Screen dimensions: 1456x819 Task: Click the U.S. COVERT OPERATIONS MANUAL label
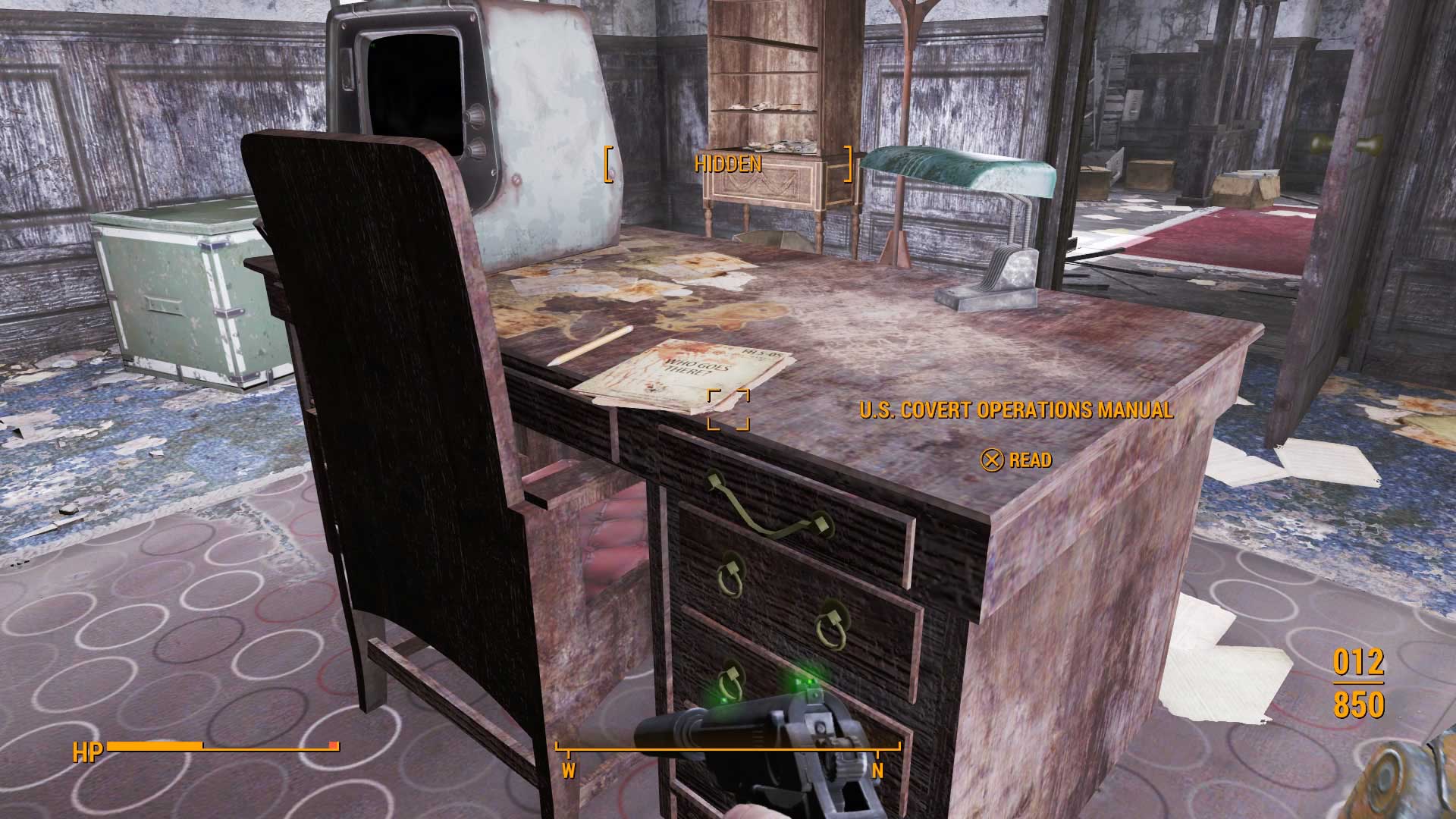[x=1016, y=411]
